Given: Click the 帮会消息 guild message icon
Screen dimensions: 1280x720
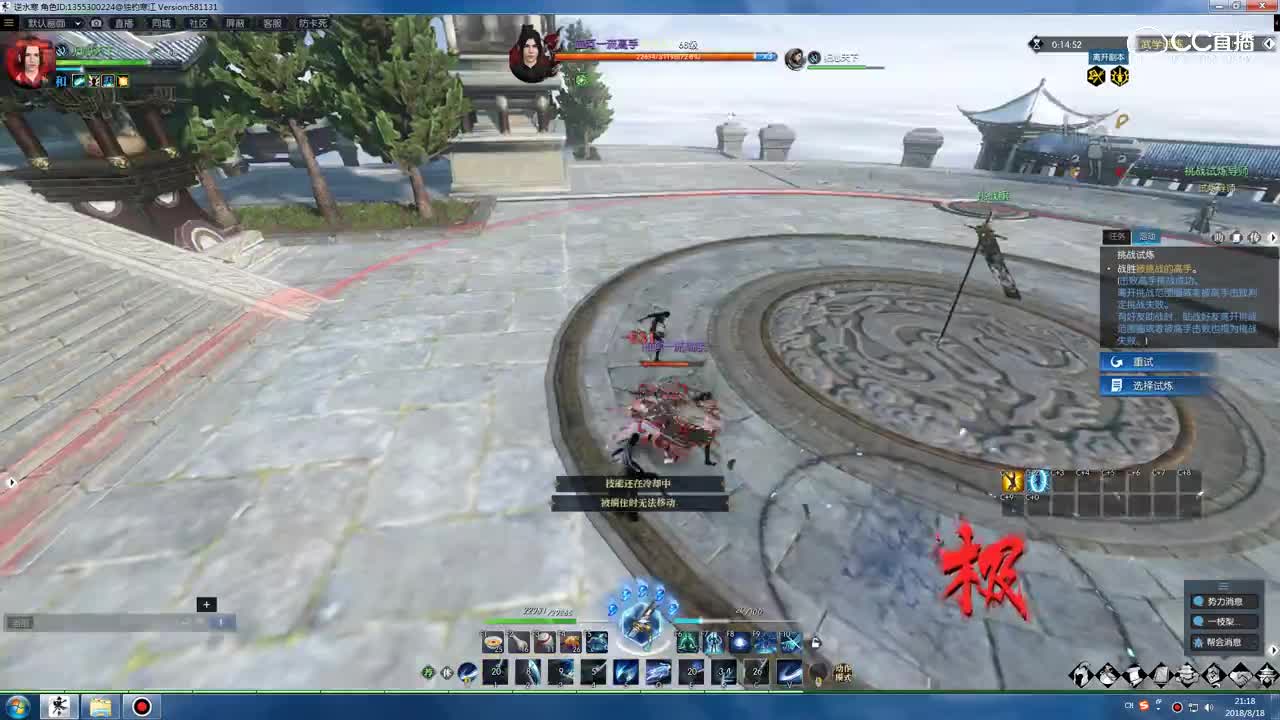Looking at the screenshot, I should 1197,642.
